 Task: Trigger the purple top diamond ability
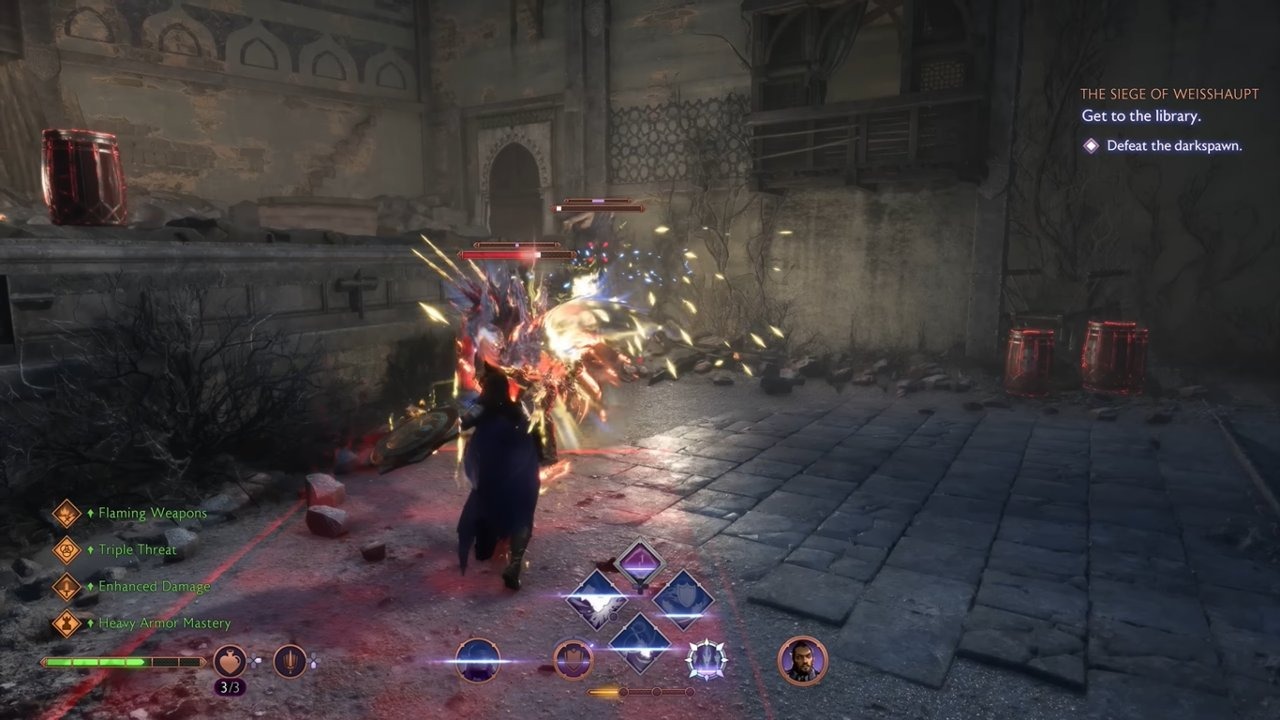pos(639,563)
